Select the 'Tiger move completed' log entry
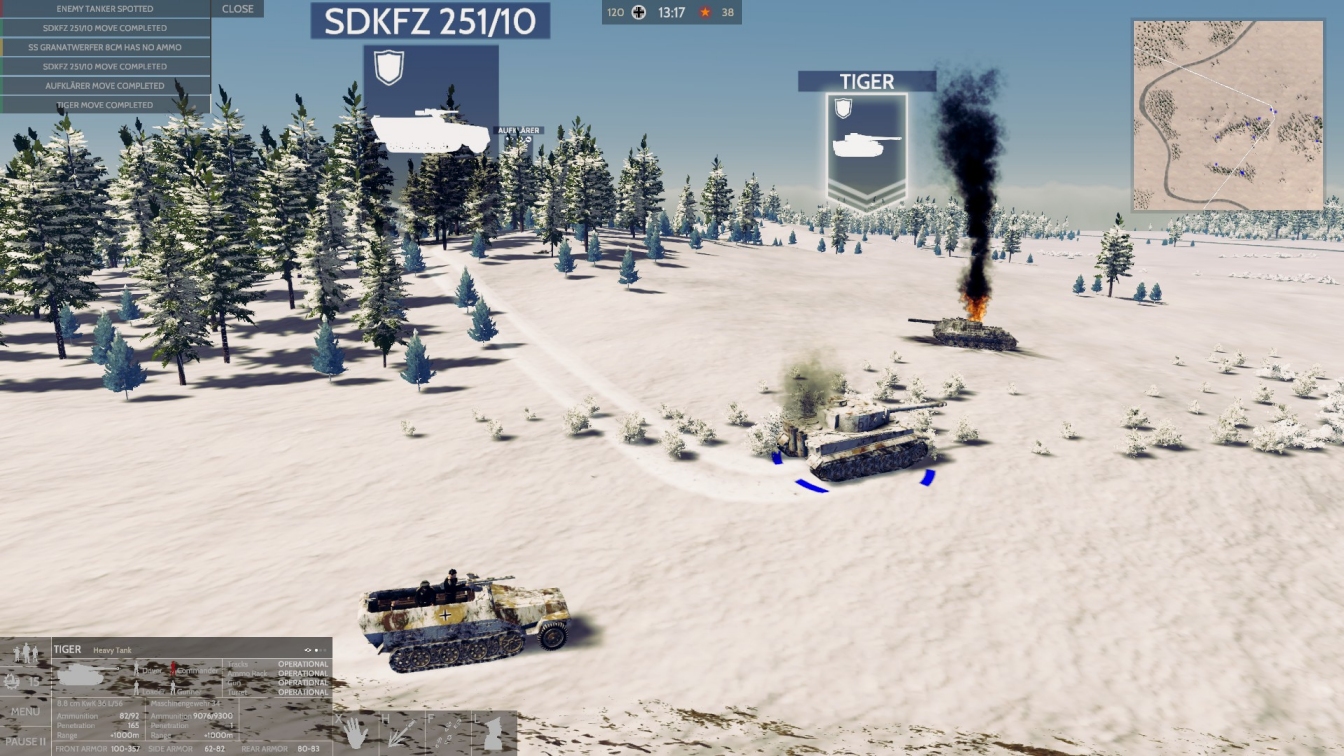The width and height of the screenshot is (1344, 756). (105, 105)
